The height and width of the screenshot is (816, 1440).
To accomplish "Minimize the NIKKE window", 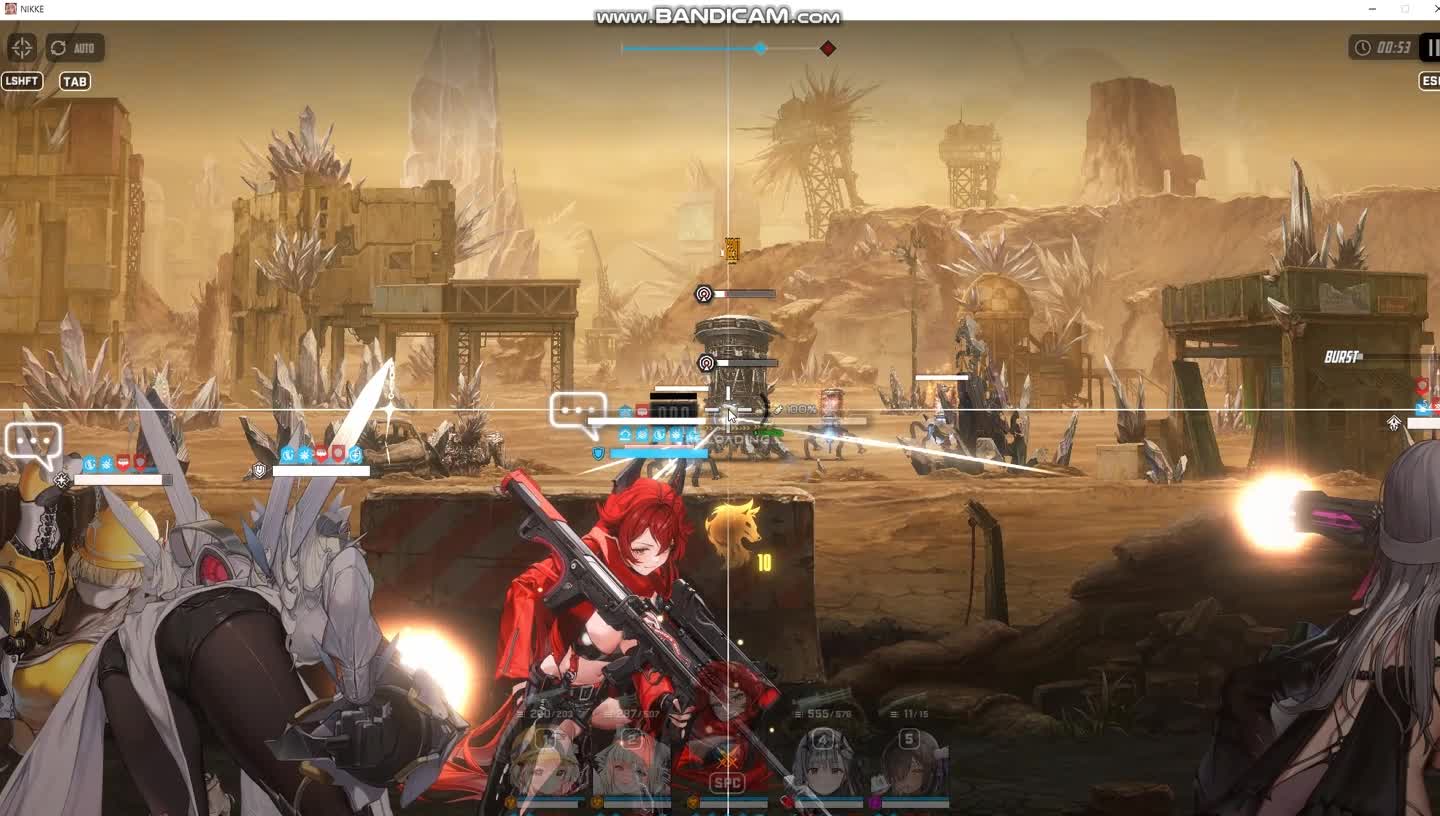I will 1371,9.
